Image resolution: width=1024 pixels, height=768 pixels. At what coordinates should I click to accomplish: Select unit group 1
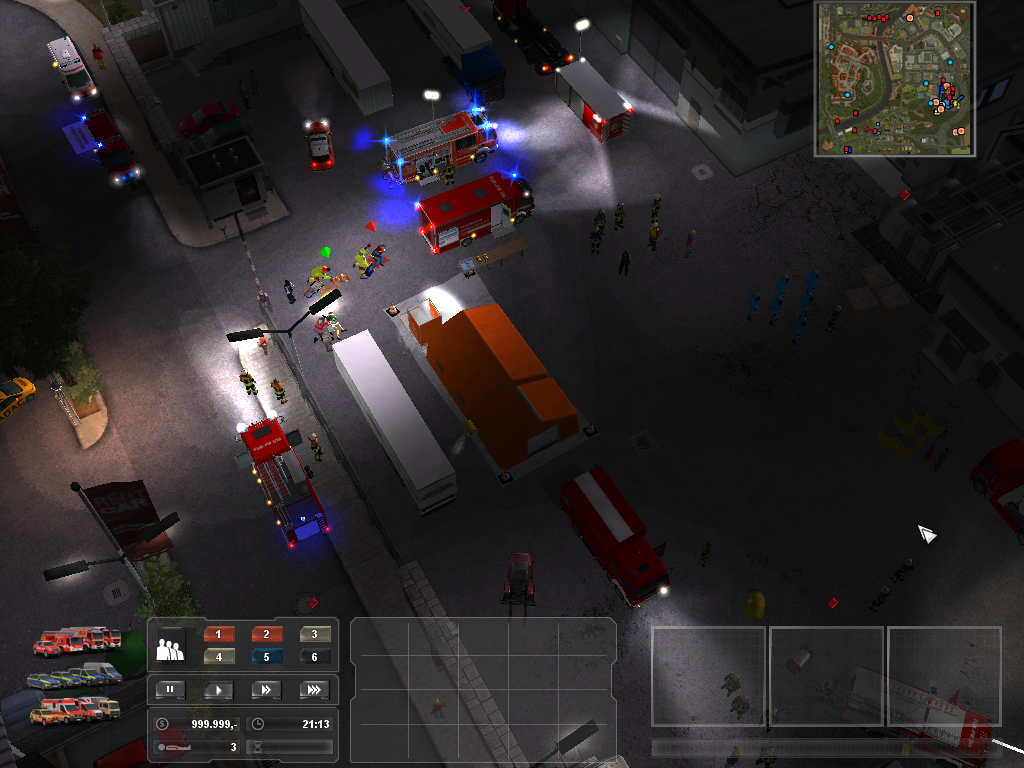point(219,634)
